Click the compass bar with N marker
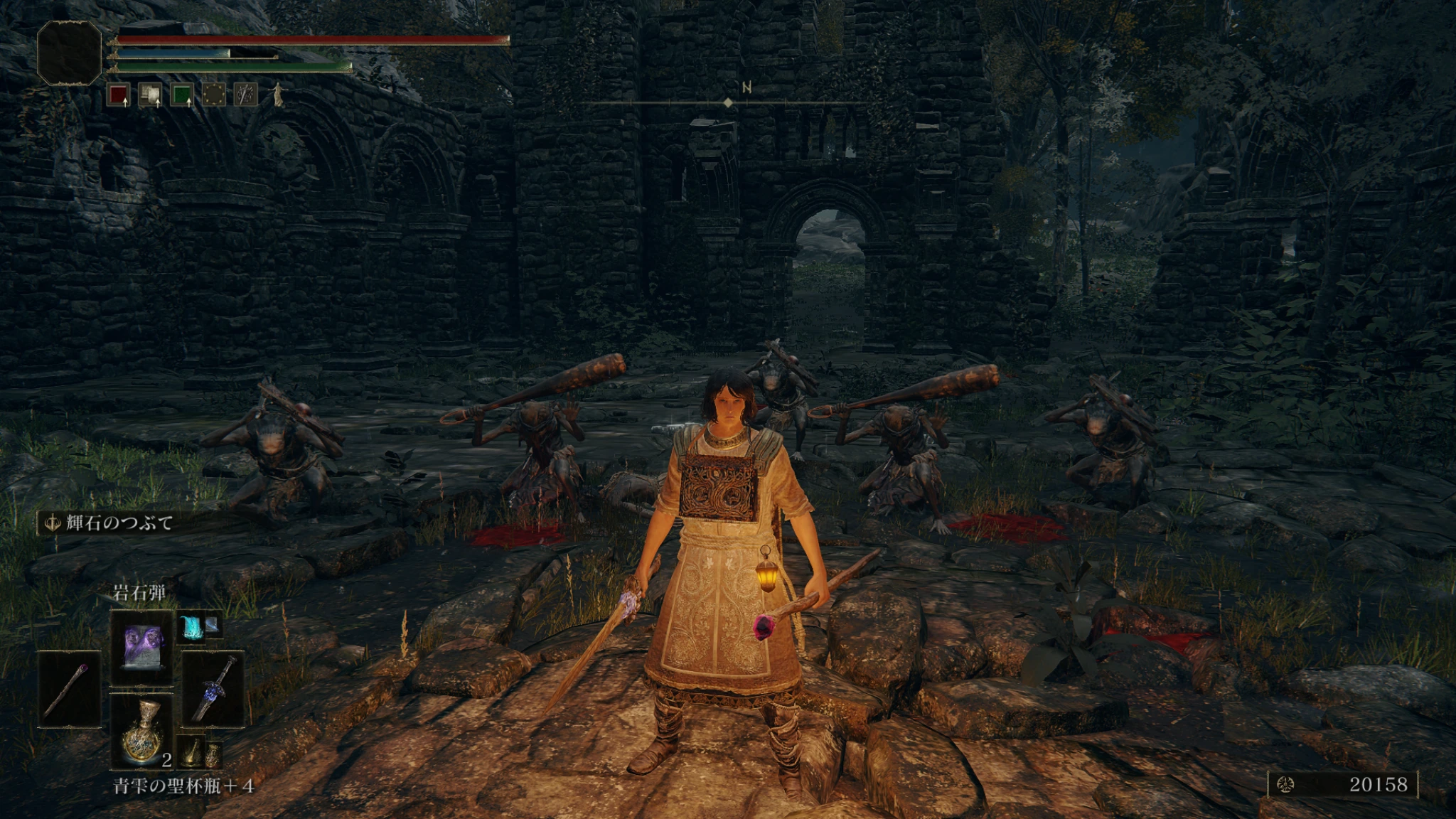1456x819 pixels. (x=728, y=102)
